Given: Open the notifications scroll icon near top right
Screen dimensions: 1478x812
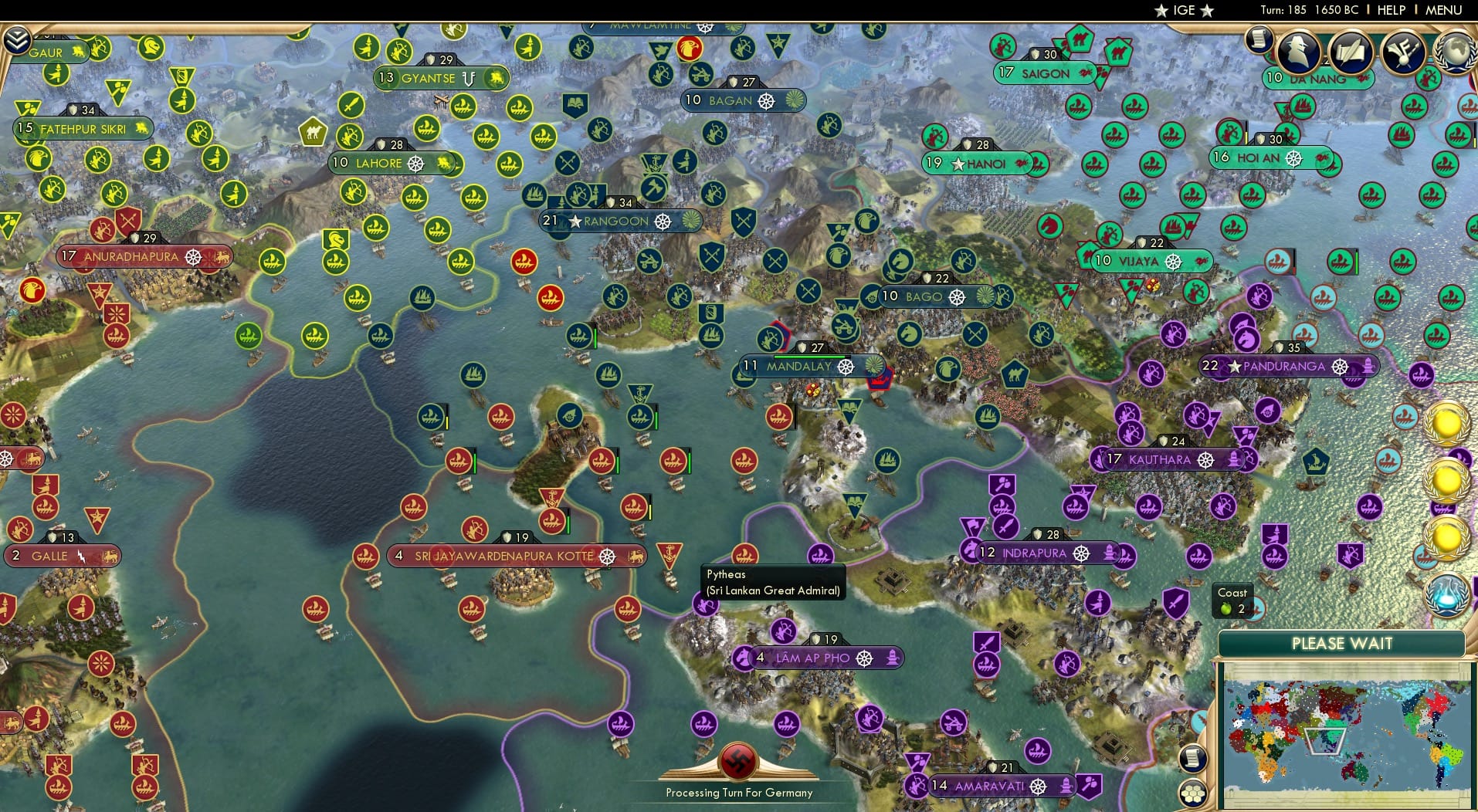Looking at the screenshot, I should click(x=1258, y=40).
